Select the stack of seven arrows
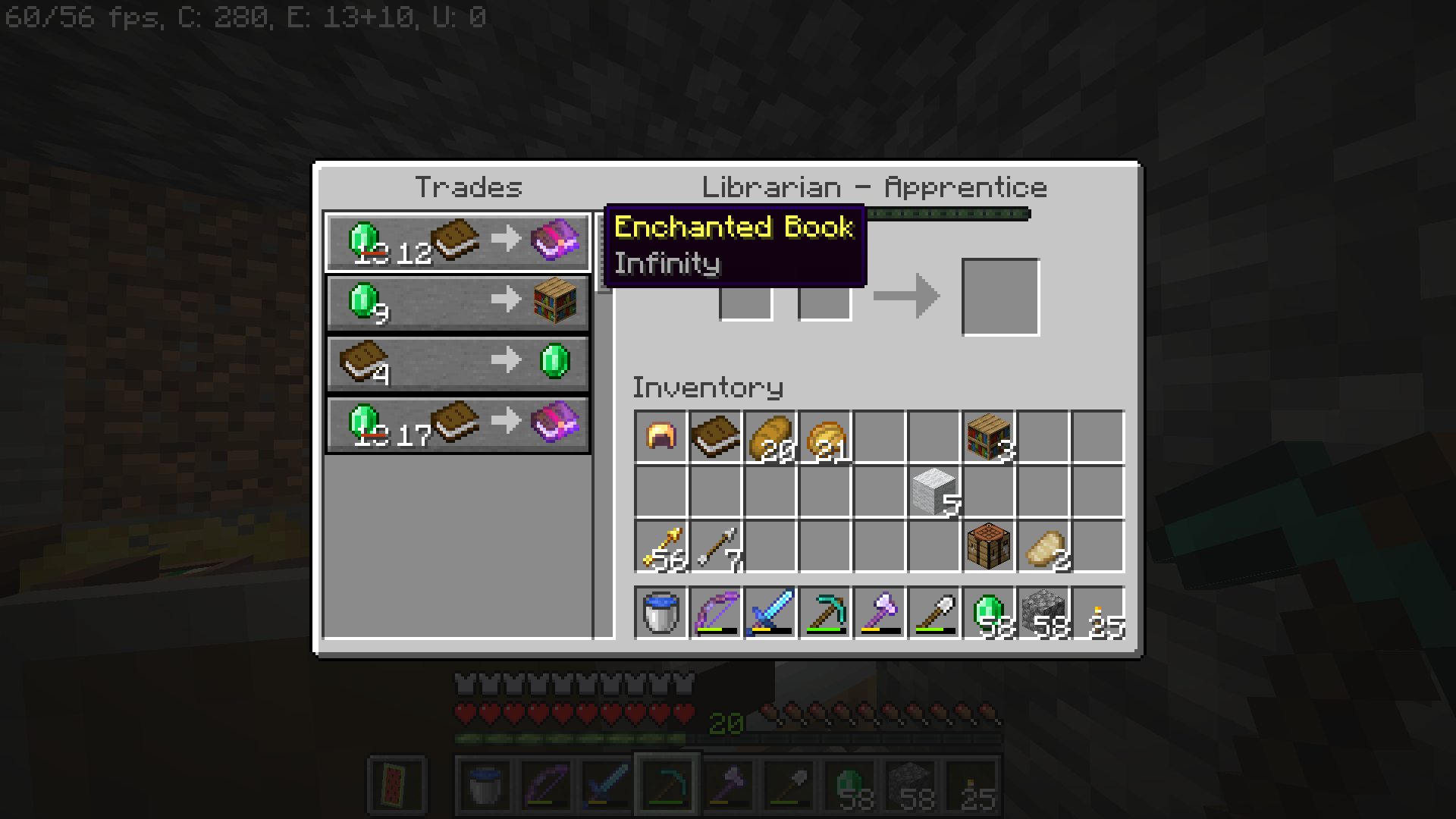Image resolution: width=1456 pixels, height=819 pixels. point(716,546)
